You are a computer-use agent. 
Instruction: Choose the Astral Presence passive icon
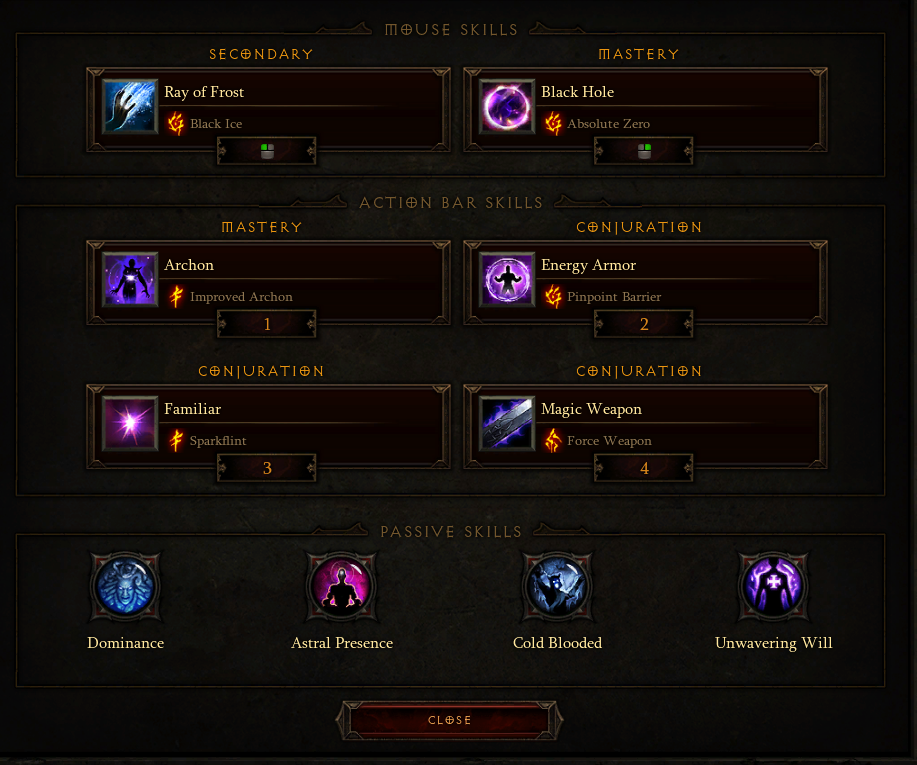coord(341,587)
